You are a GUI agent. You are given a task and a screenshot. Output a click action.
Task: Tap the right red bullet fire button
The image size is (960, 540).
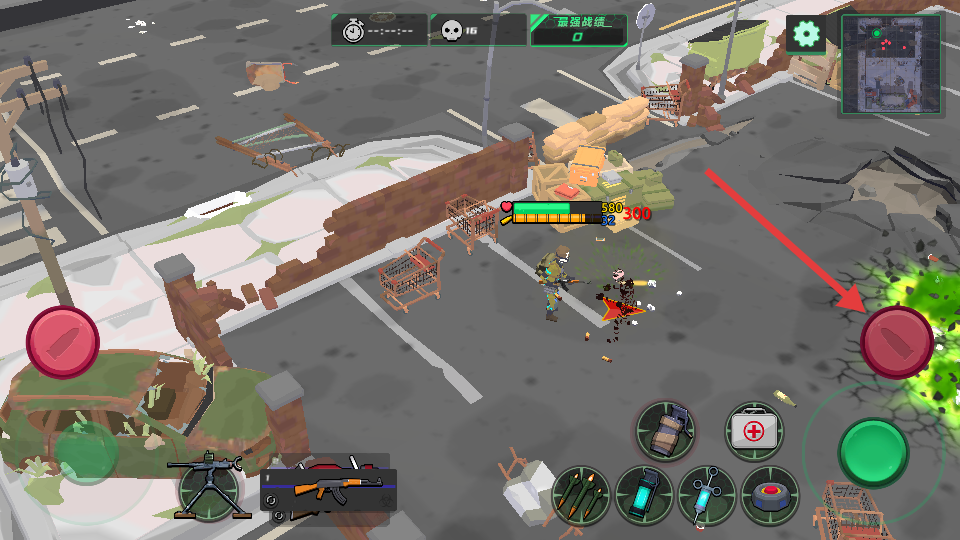point(897,342)
